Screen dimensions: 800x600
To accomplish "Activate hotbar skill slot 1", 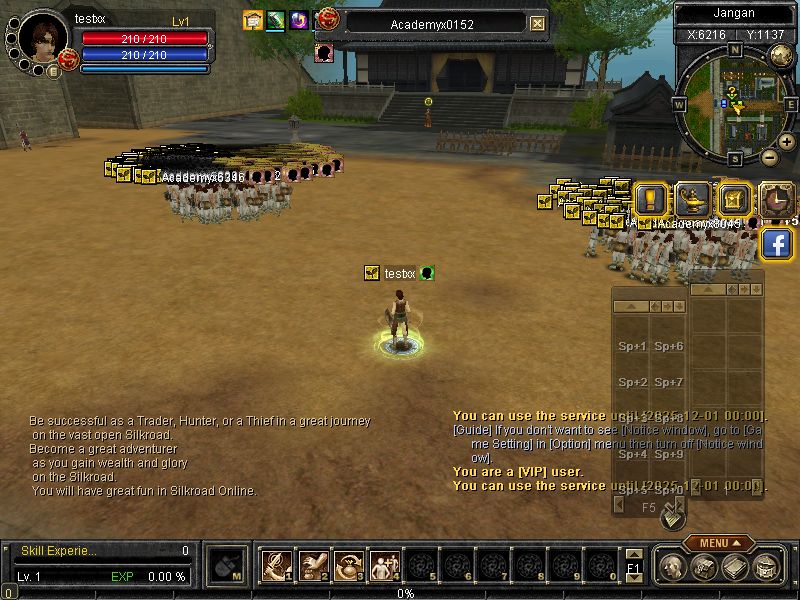I will tap(275, 566).
